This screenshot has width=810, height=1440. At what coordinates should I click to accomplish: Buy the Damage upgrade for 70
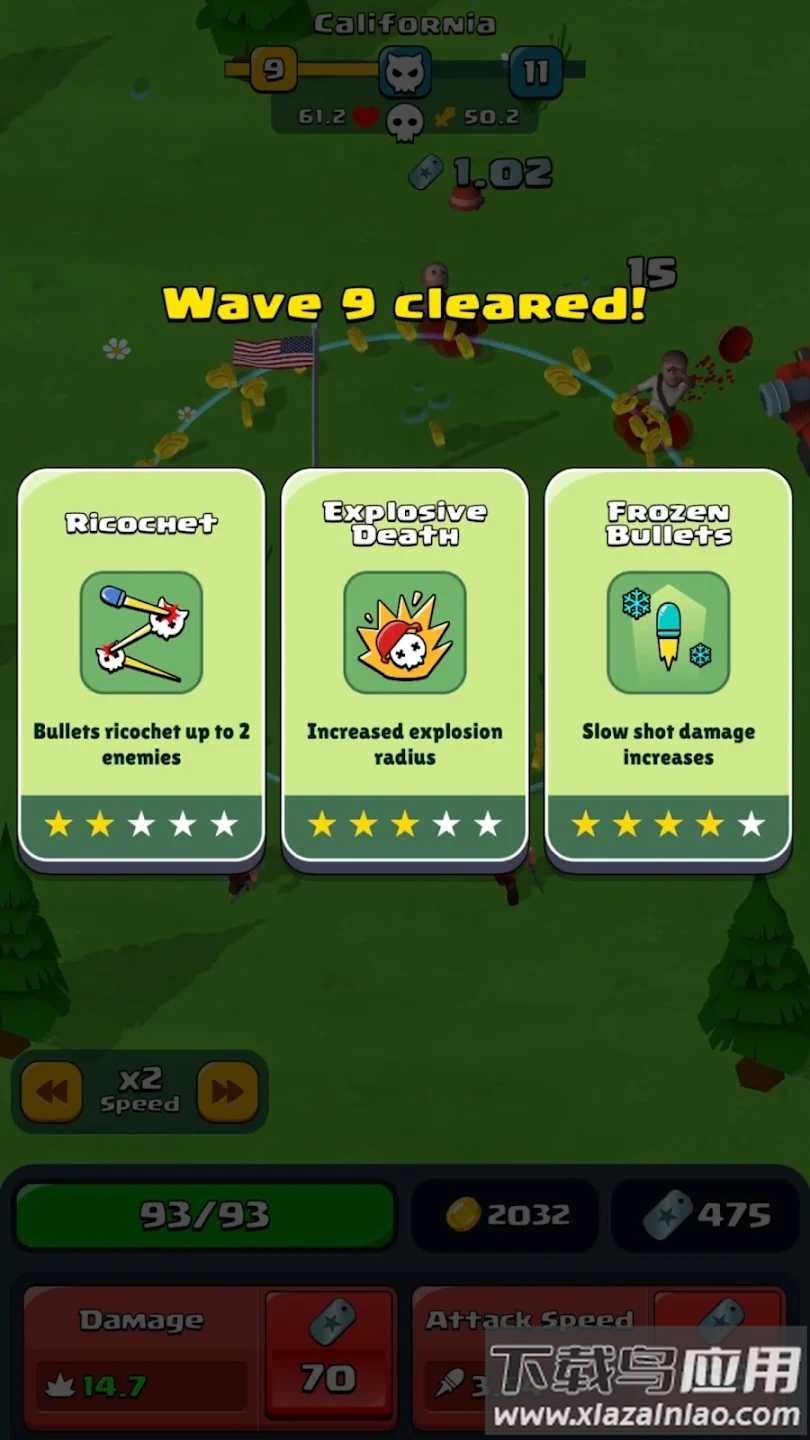coord(328,1355)
